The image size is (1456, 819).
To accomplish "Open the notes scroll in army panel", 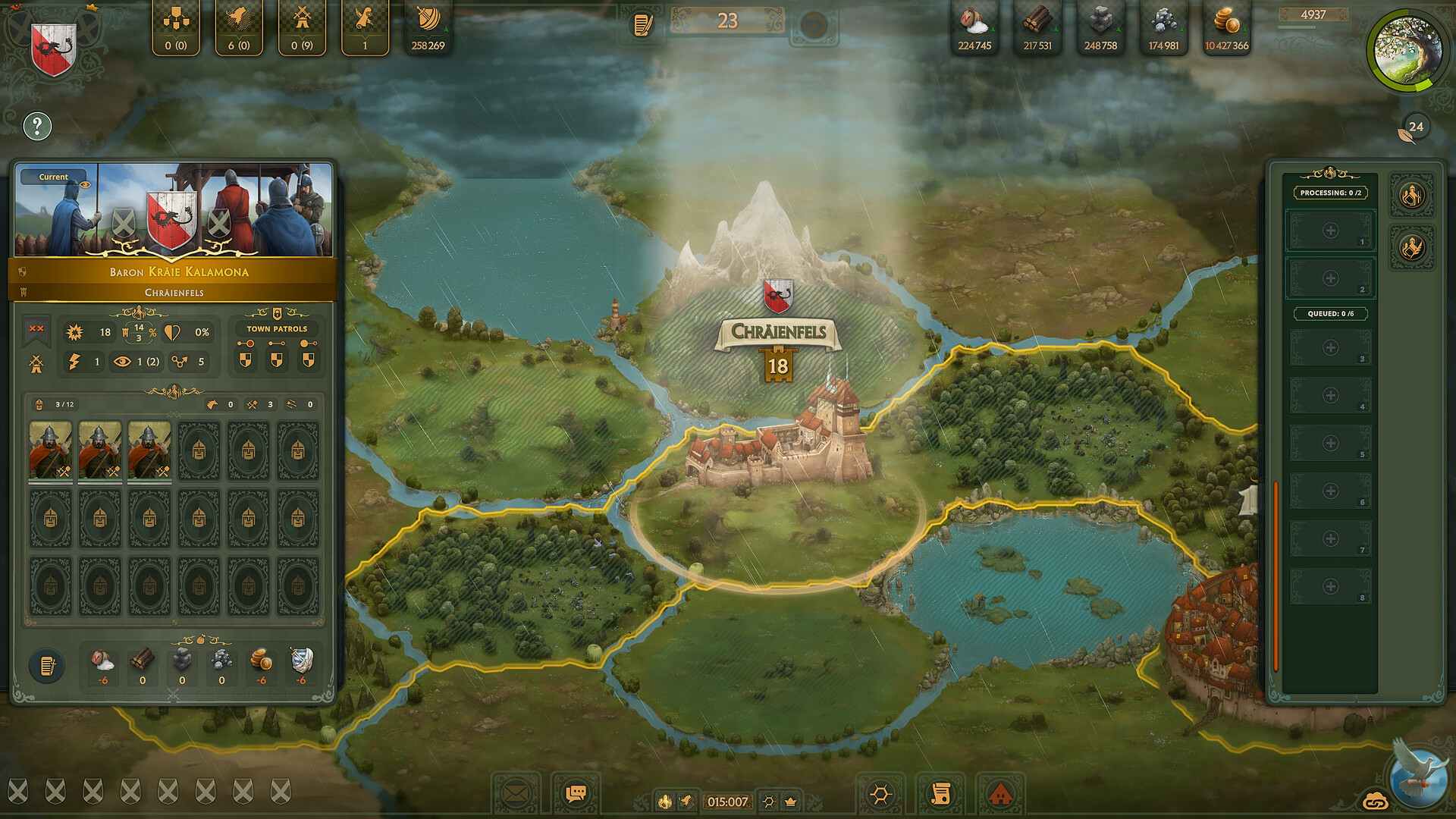I will tap(47, 666).
